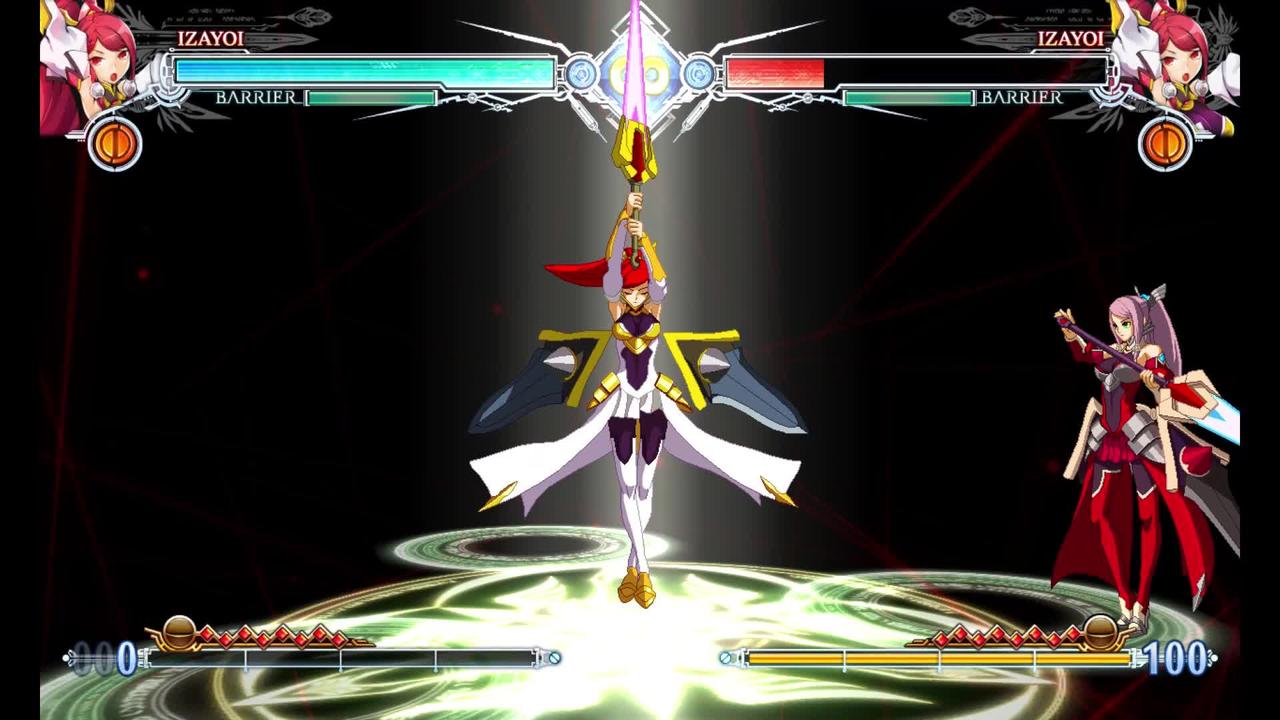Click Player 2's red depleted health bar
1280x720 pixels.
[775, 70]
